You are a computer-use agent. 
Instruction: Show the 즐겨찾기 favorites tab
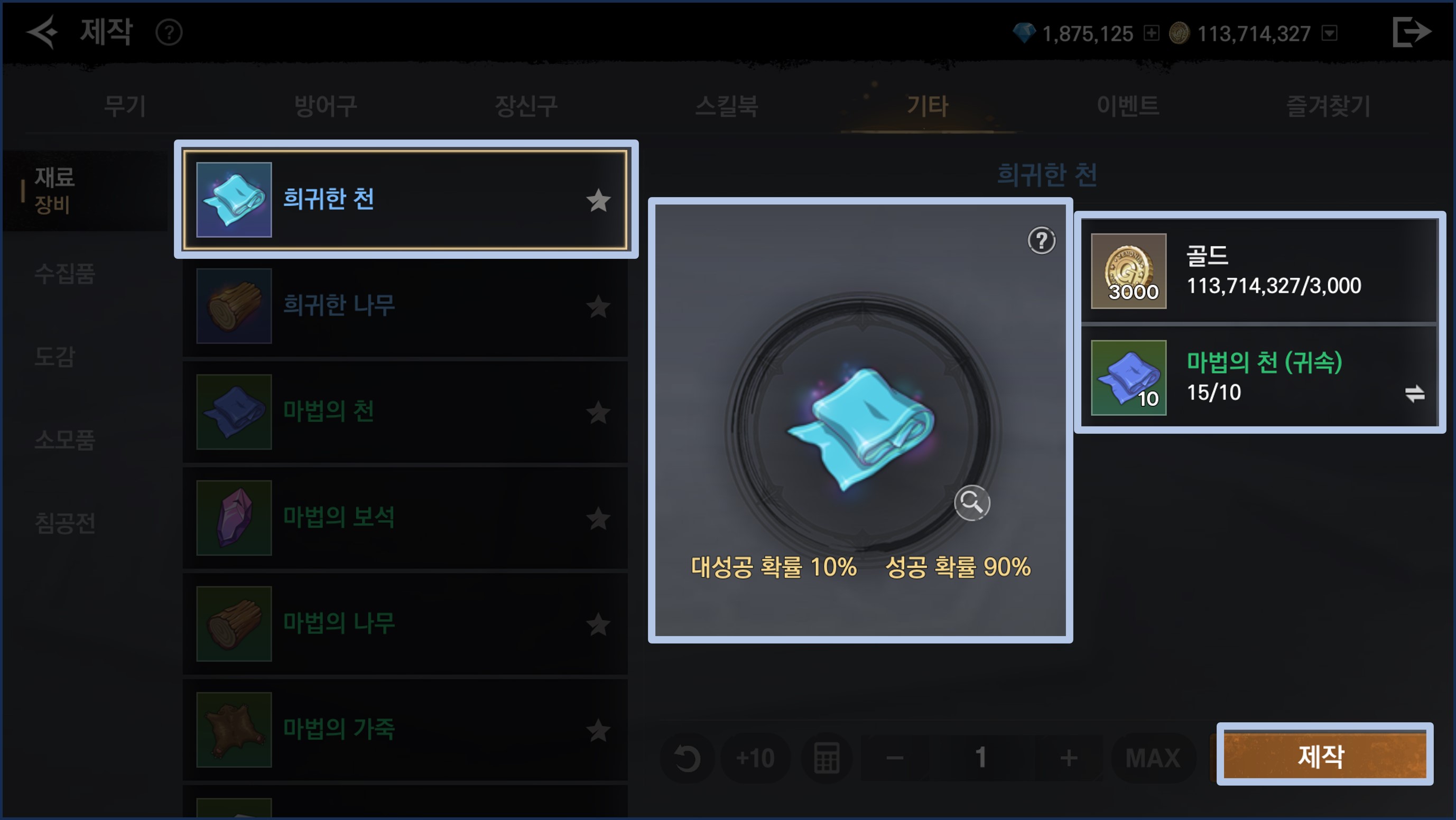1328,106
